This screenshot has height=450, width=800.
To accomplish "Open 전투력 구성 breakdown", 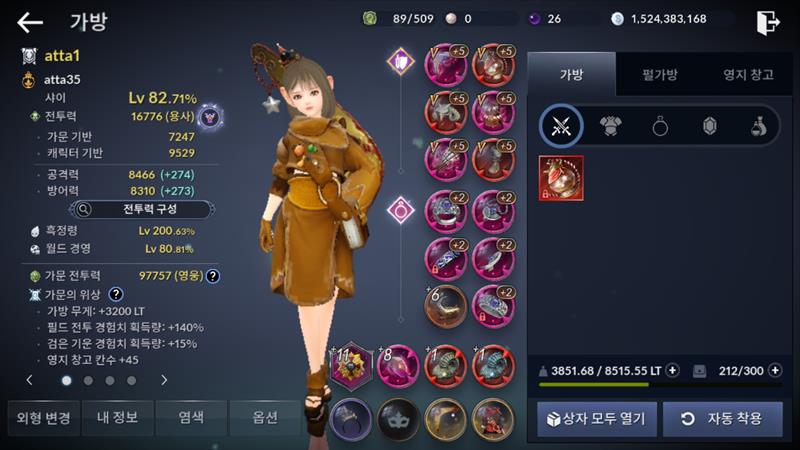I will point(140,210).
